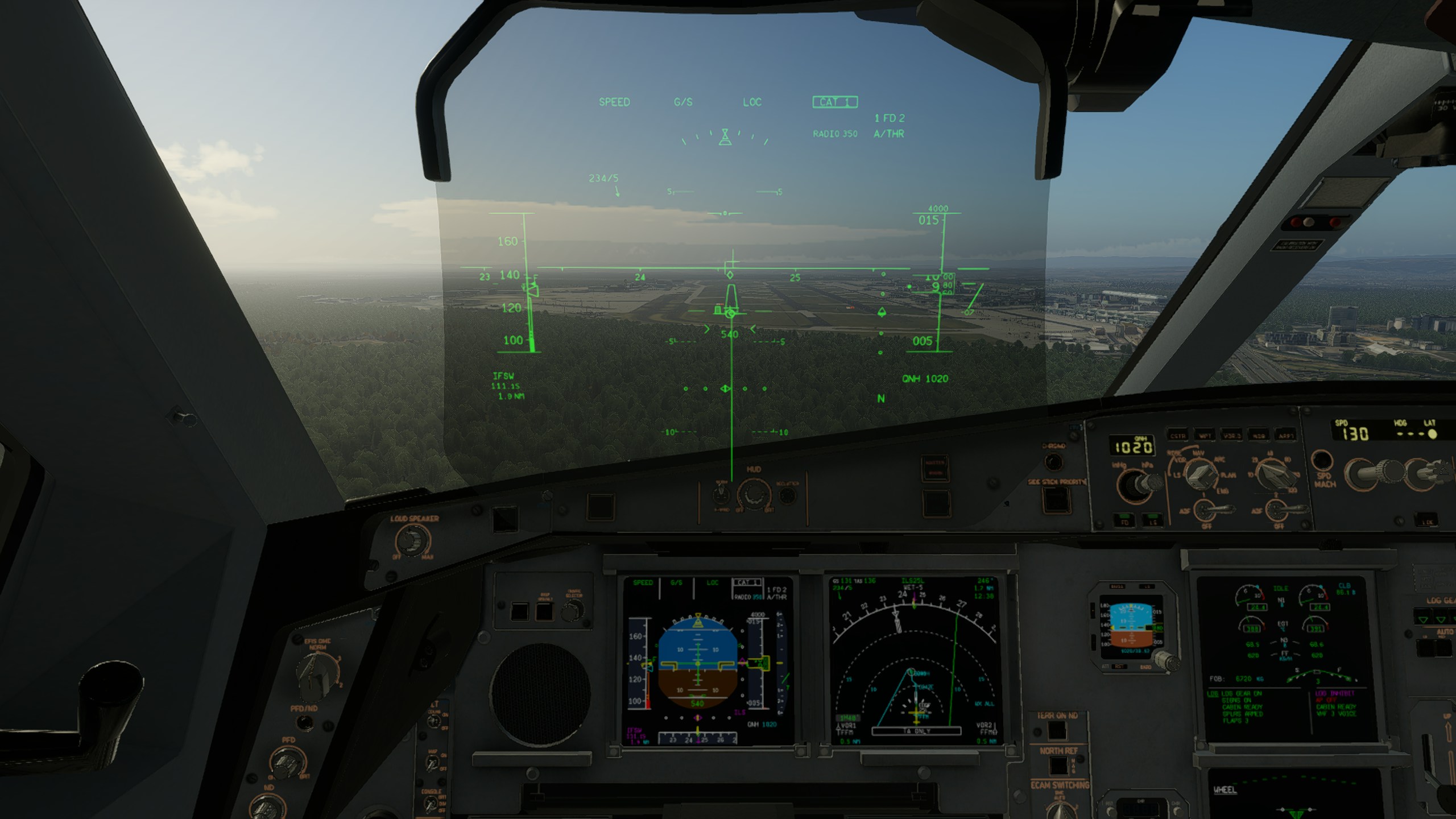The image size is (1456, 819).
Task: Click the VOR.D button on EFIS panel
Action: [1231, 436]
